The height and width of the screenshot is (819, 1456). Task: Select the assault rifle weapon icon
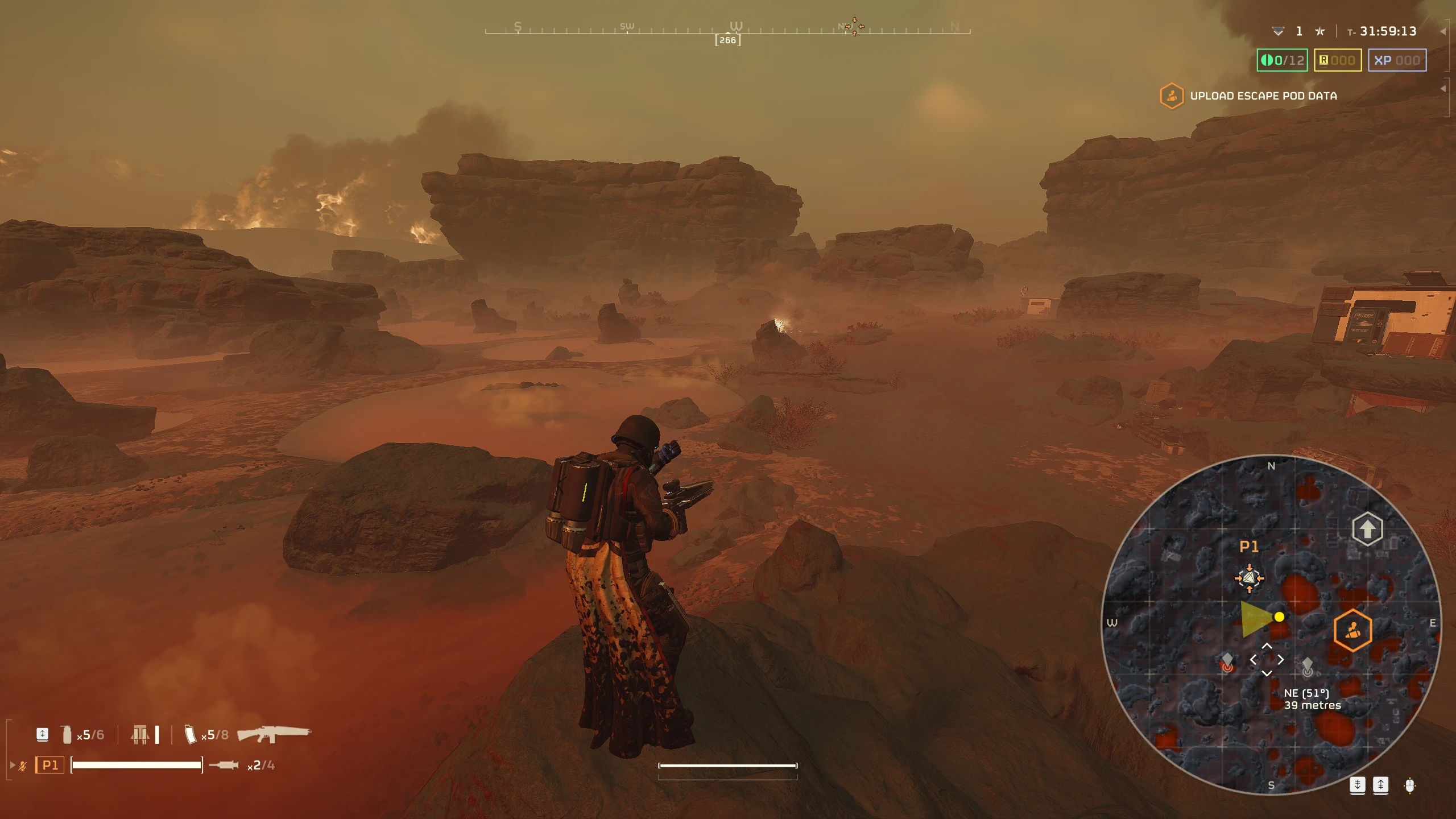[x=274, y=734]
